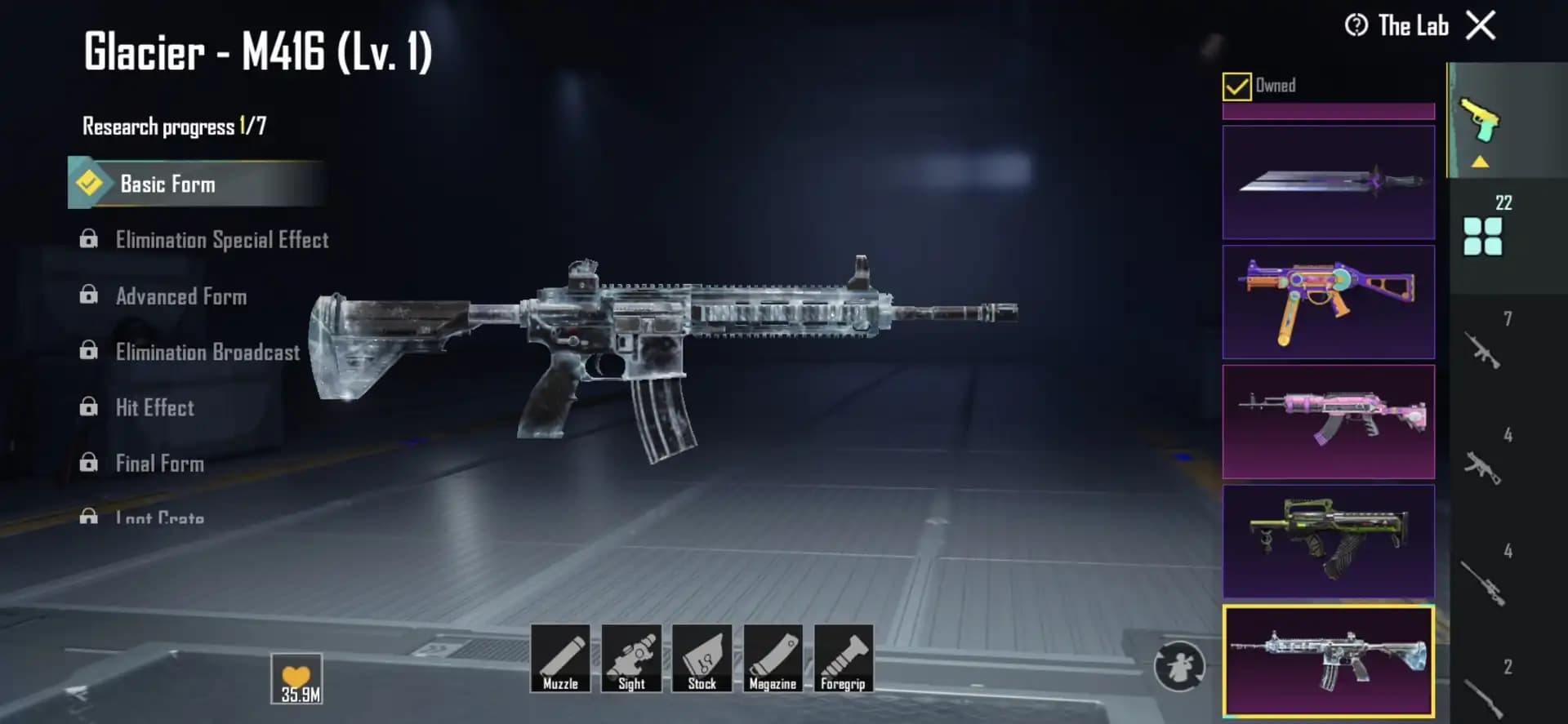Select the Muzzle attachment icon

(562, 660)
